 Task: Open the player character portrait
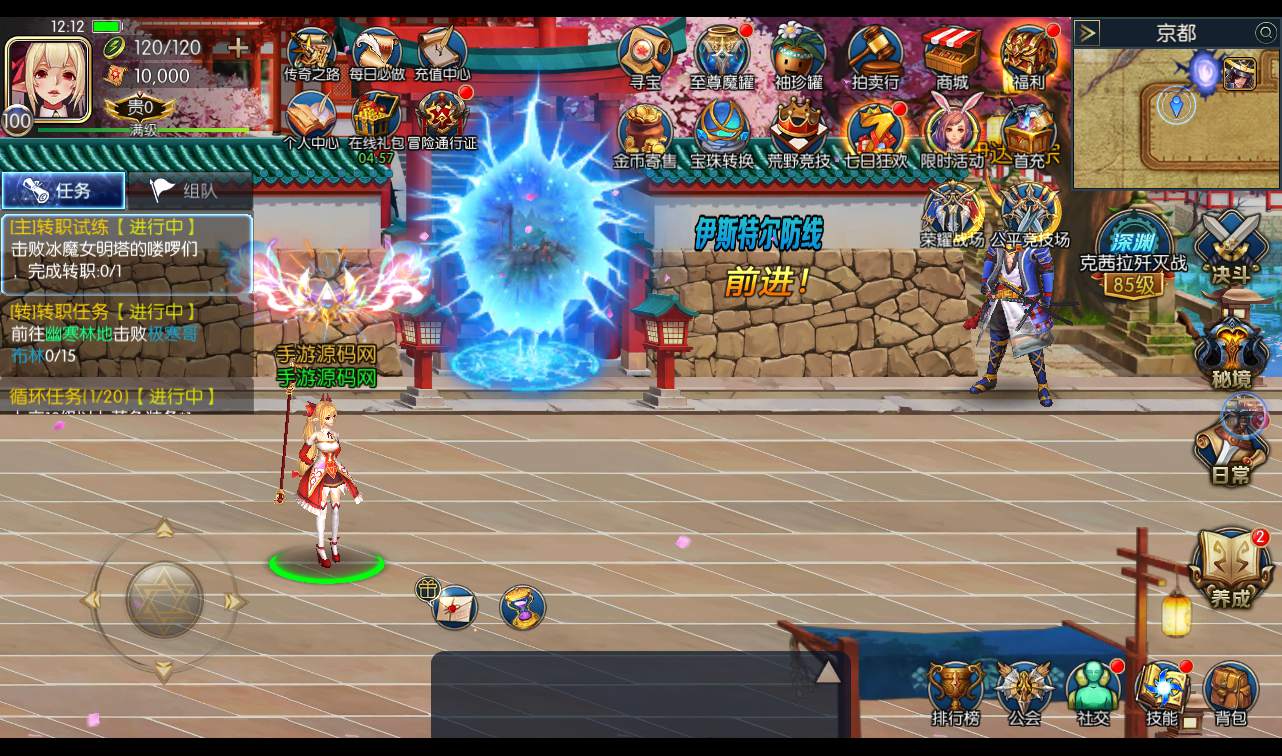pyautogui.click(x=47, y=79)
